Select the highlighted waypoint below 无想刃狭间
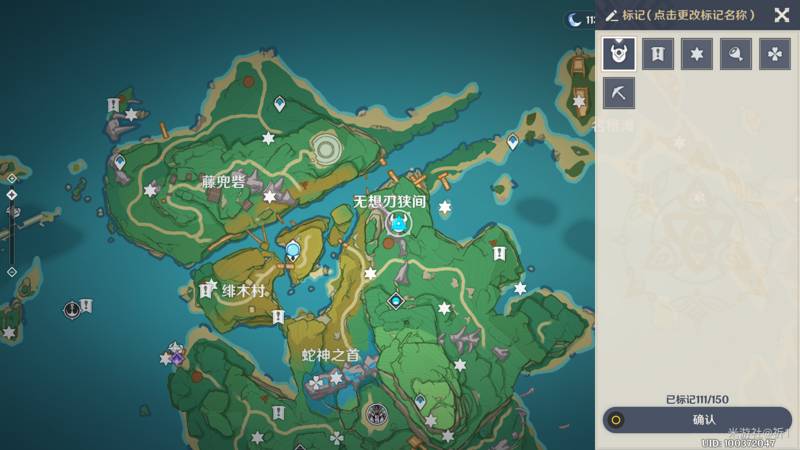This screenshot has height=450, width=800. [x=399, y=224]
